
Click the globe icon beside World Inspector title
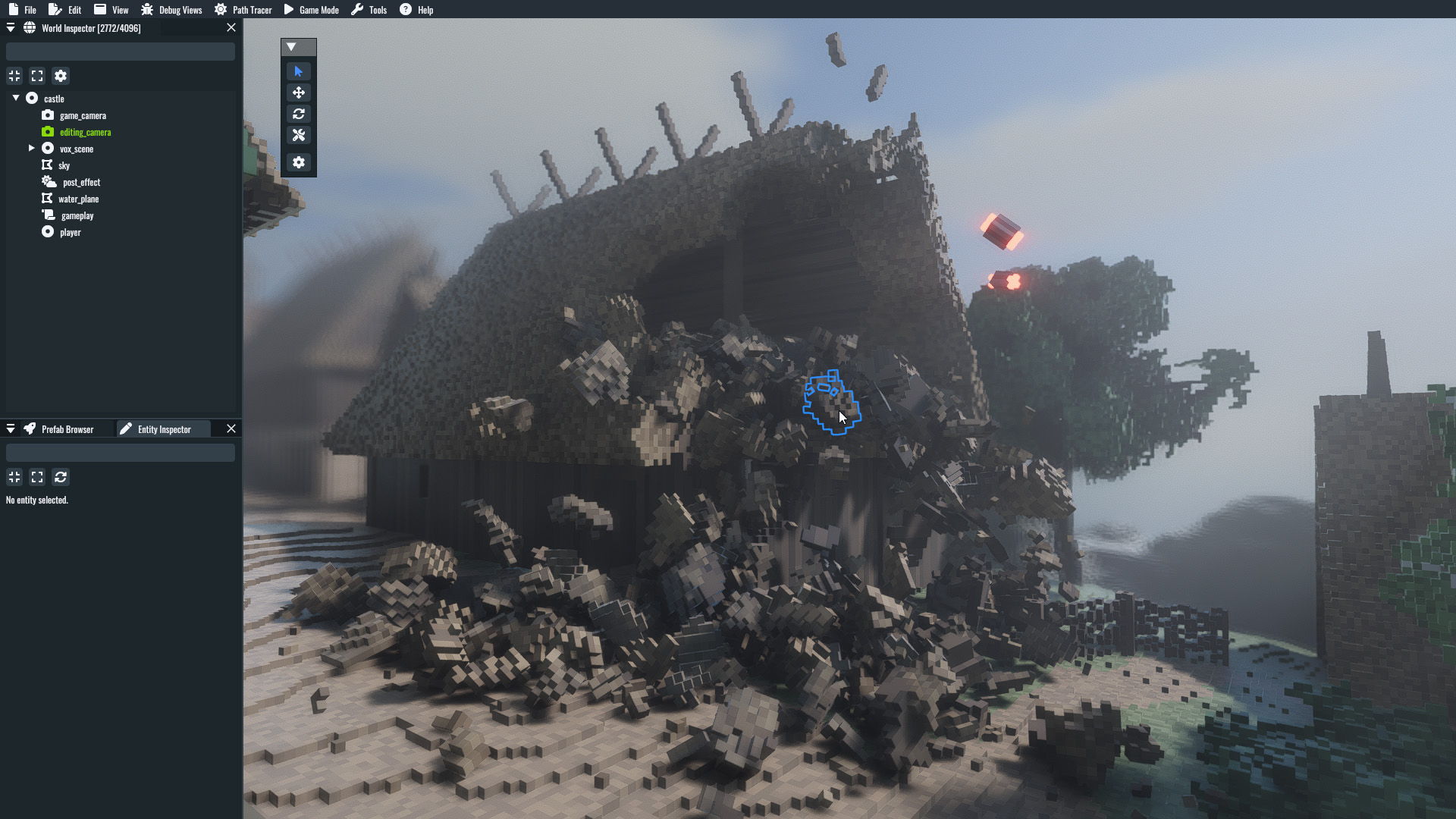[30, 27]
